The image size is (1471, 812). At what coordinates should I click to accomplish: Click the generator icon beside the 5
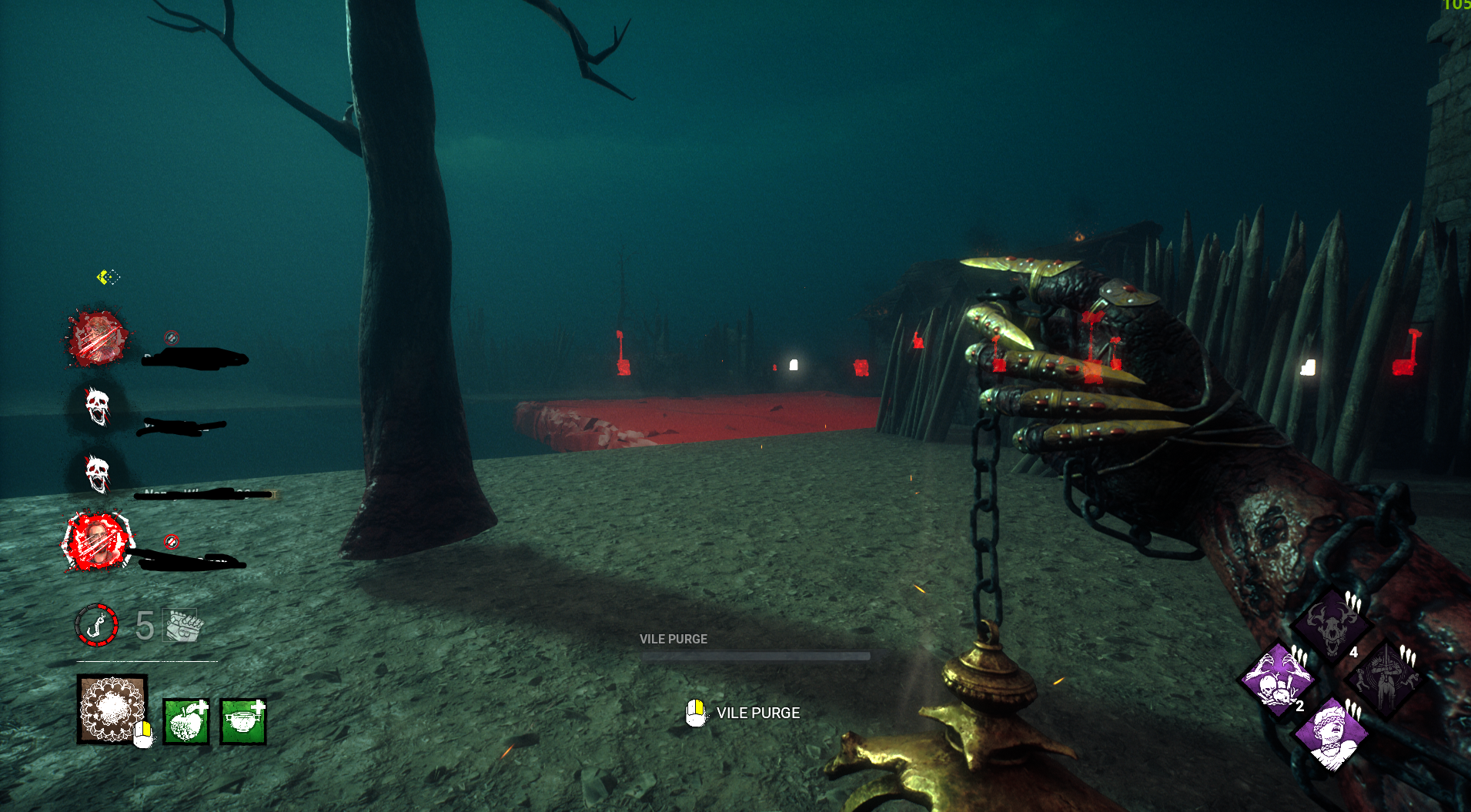(183, 625)
